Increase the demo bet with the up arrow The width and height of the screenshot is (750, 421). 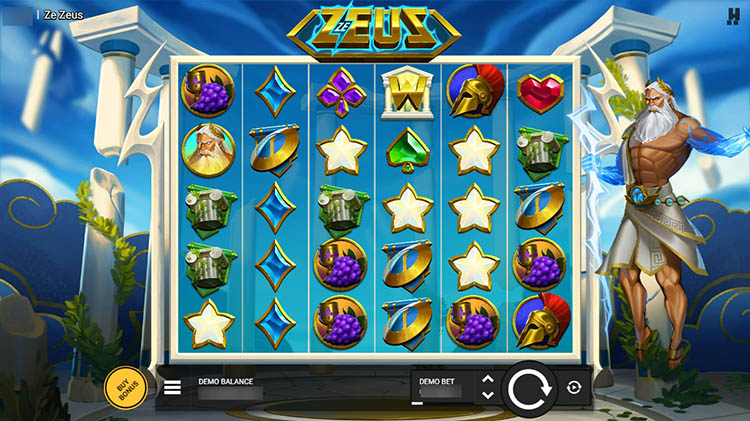[x=487, y=379]
